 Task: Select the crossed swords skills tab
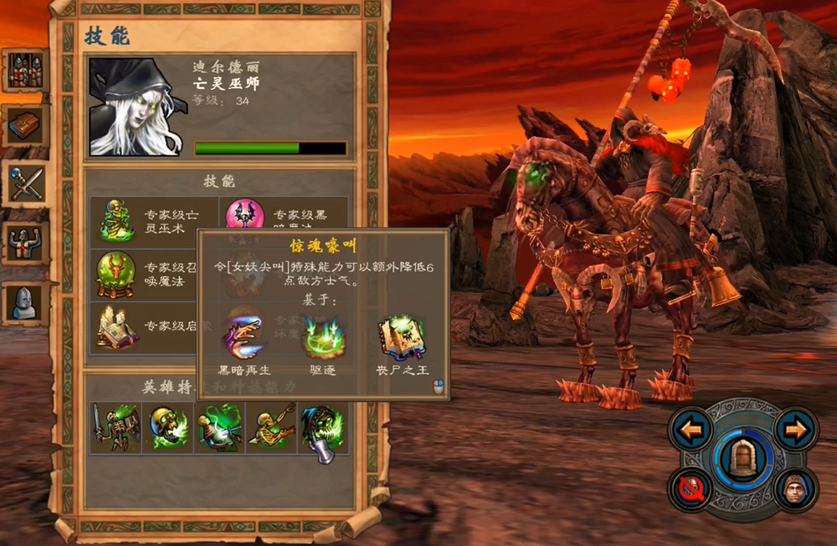click(x=24, y=183)
